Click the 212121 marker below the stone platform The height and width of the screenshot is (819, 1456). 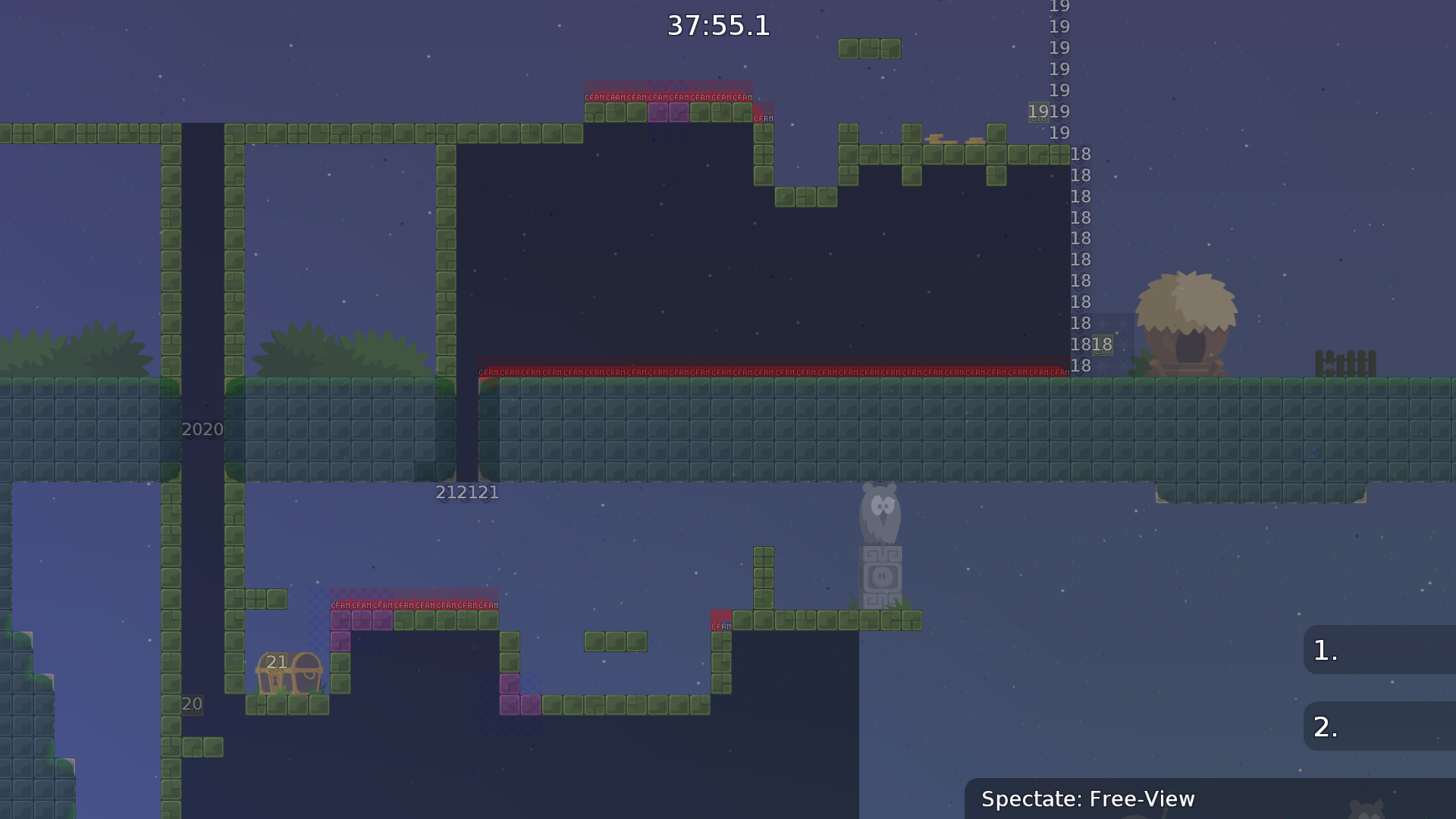pyautogui.click(x=466, y=492)
